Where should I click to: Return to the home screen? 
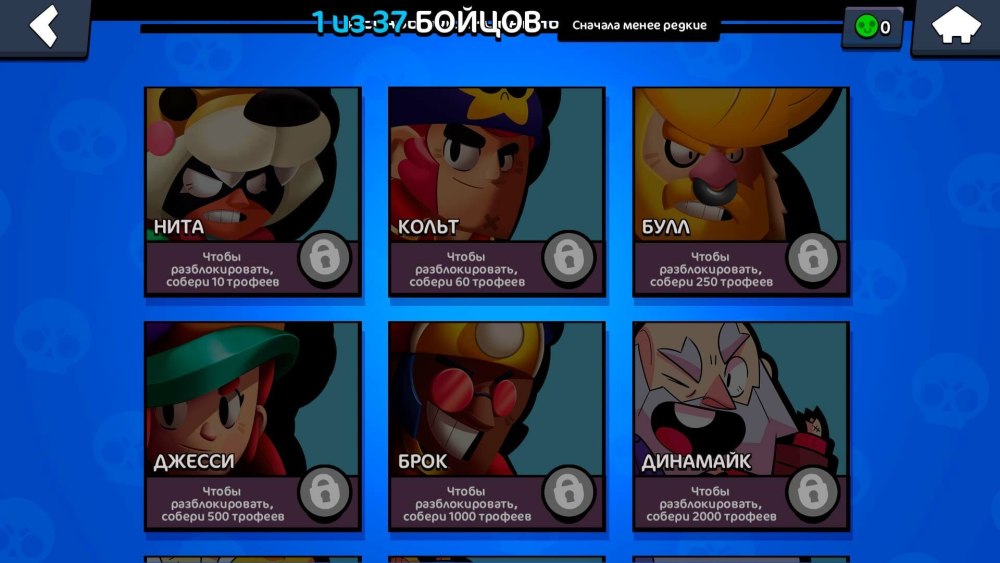click(955, 26)
